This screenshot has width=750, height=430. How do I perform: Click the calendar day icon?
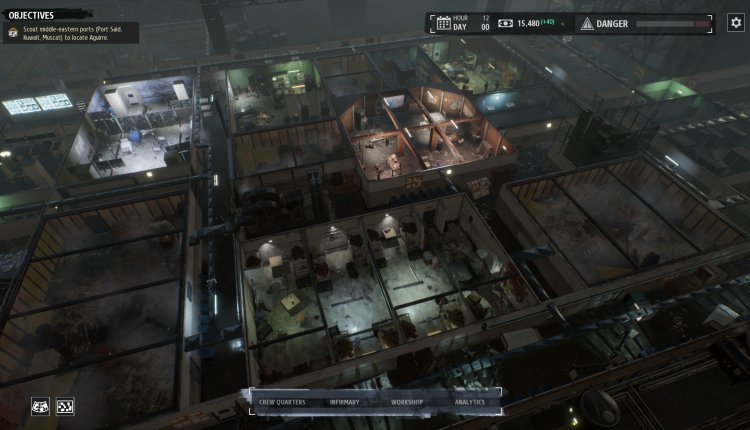443,23
